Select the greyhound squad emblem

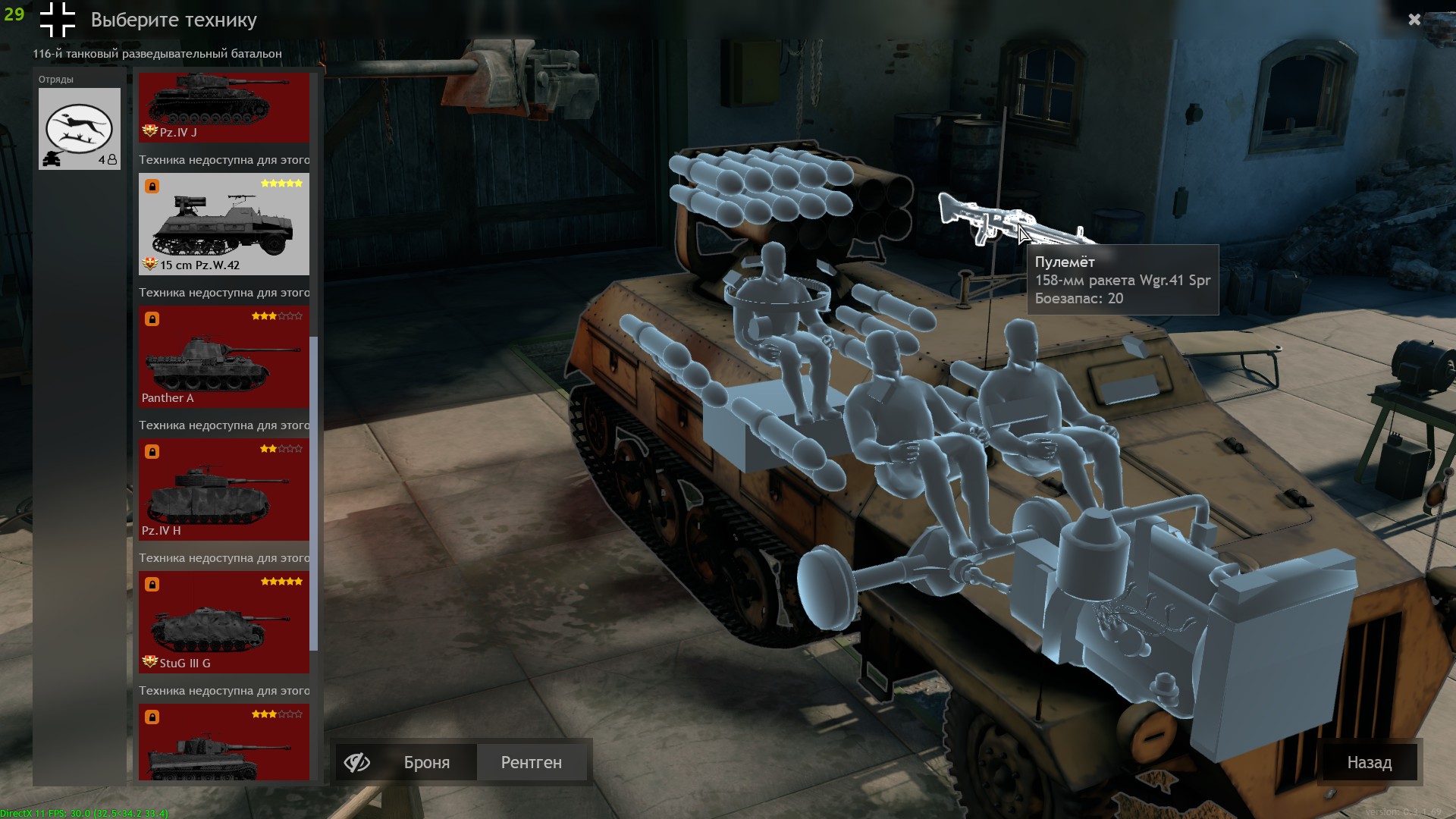80,128
